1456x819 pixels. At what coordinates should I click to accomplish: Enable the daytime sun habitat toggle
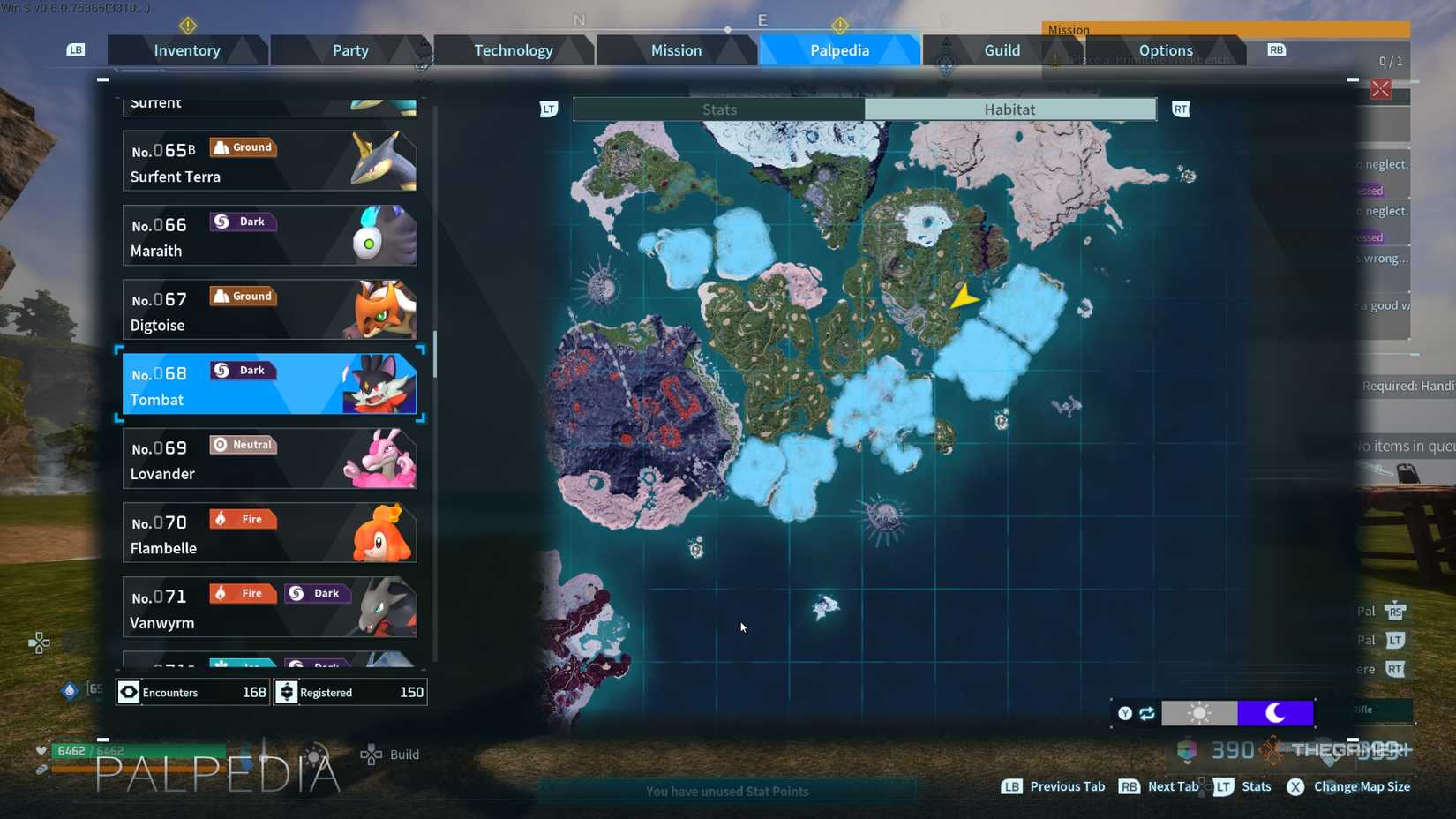point(1200,713)
